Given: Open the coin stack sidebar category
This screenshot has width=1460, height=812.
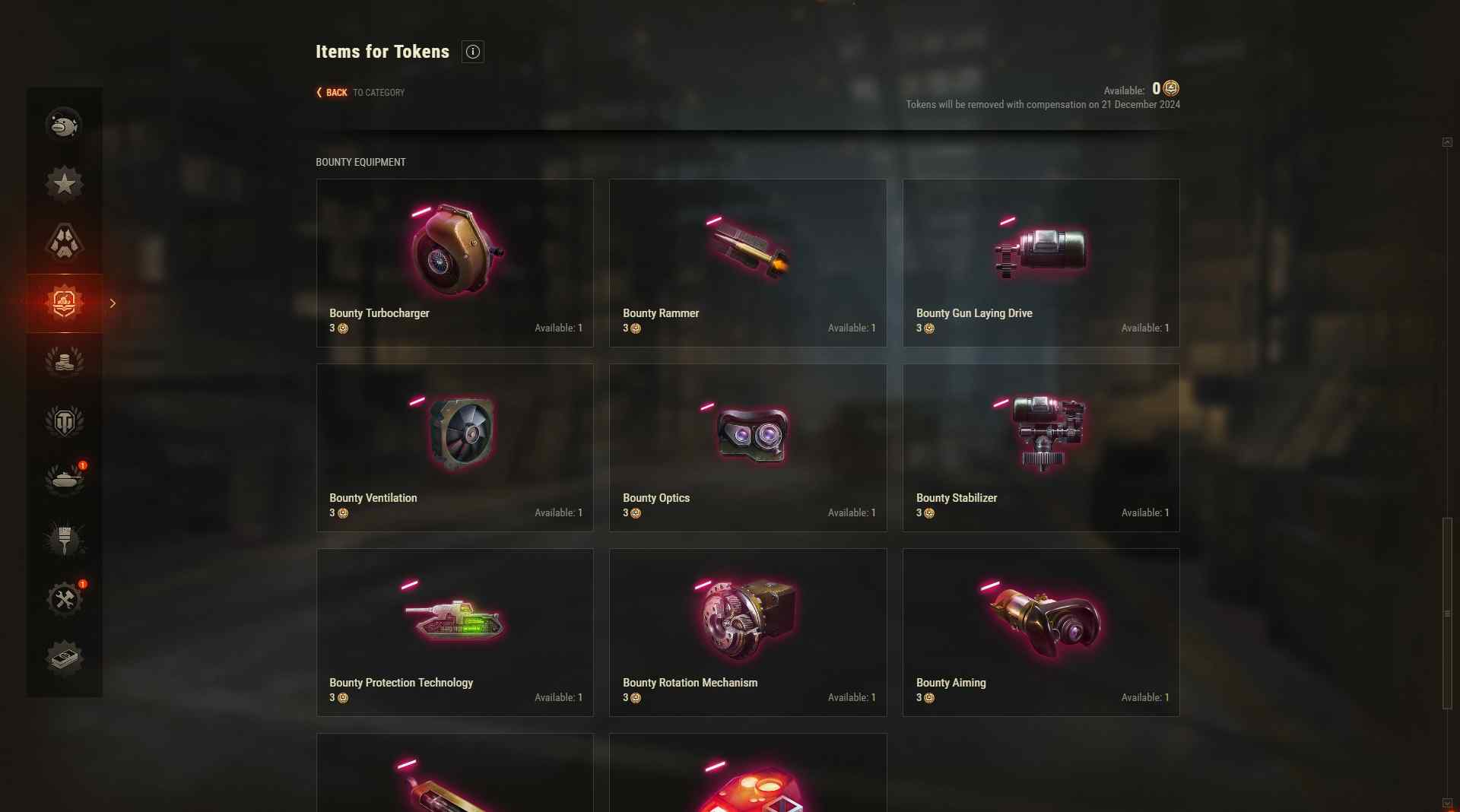Looking at the screenshot, I should 65,362.
